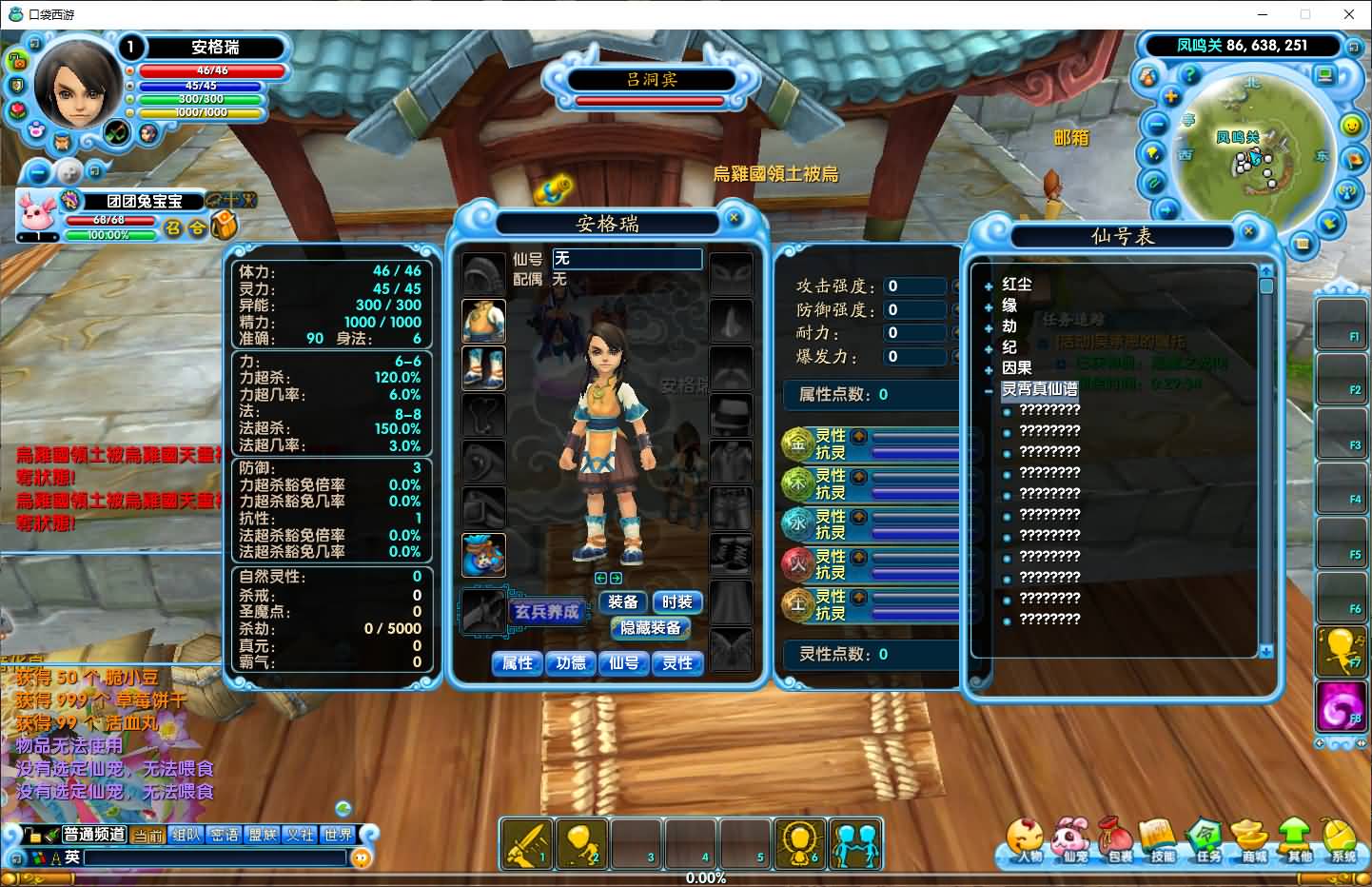Select the equipped boots slot
The image size is (1372, 887).
pos(483,368)
